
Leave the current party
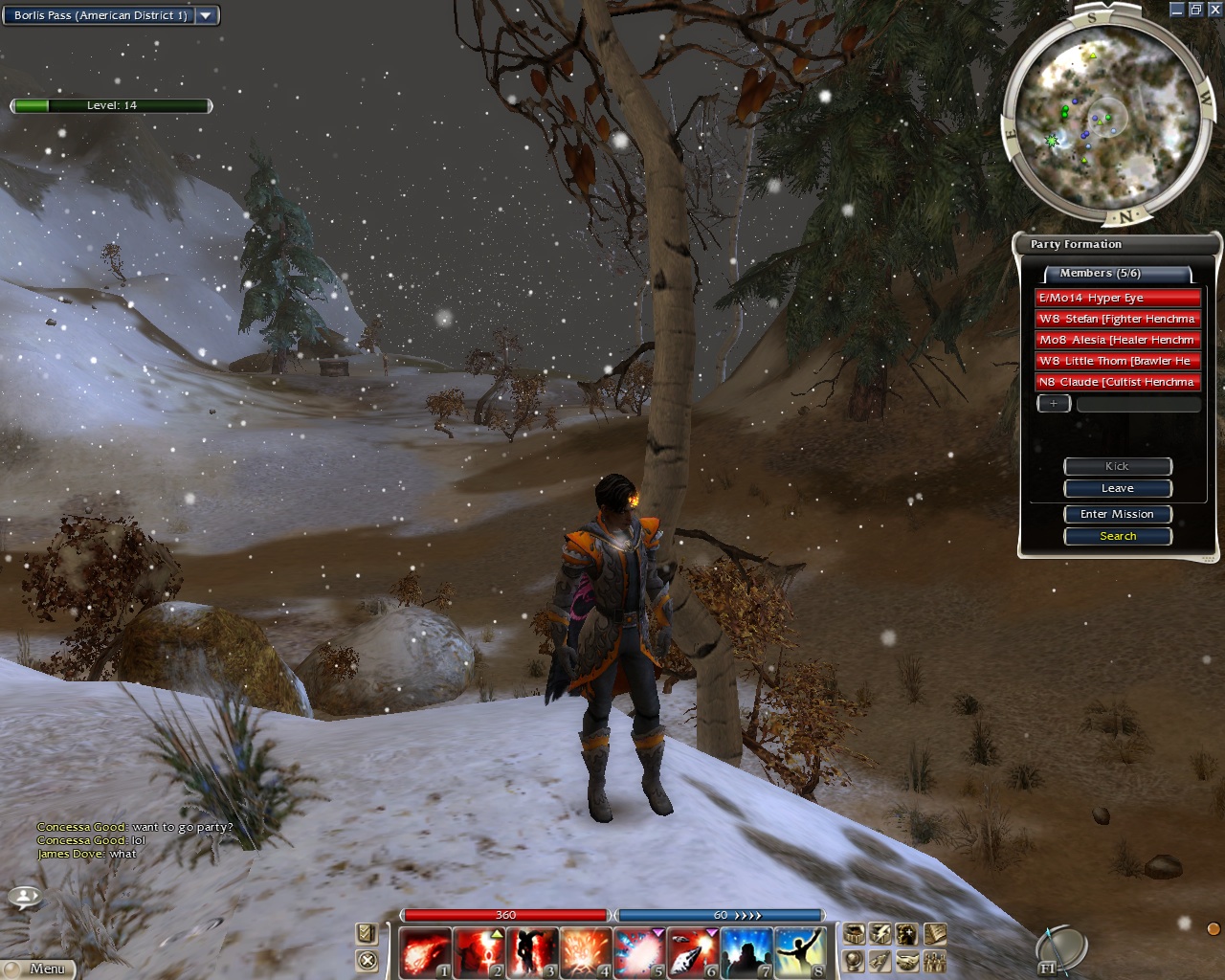click(x=1117, y=488)
